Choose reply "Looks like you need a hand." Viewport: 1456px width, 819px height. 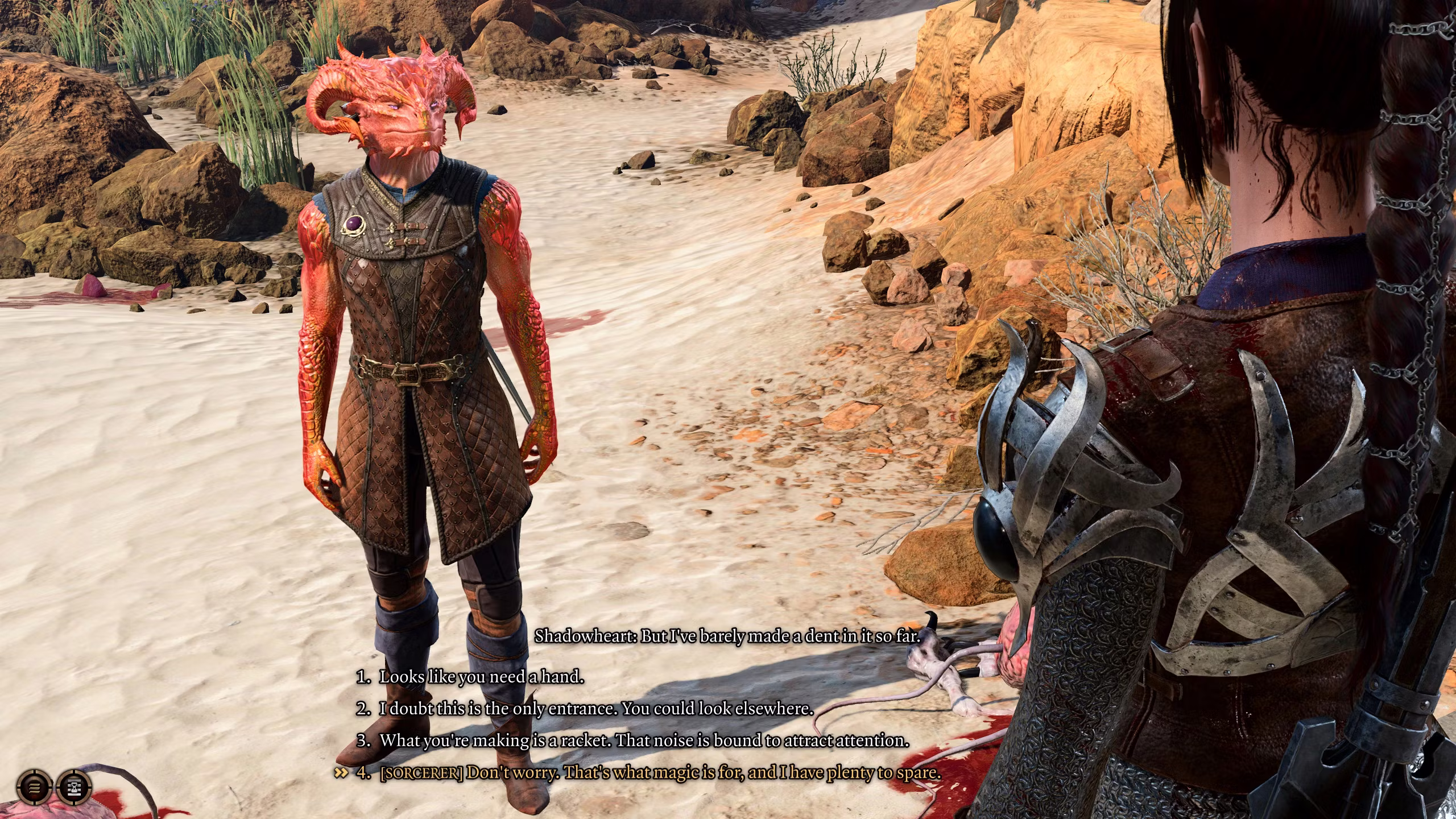(481, 677)
